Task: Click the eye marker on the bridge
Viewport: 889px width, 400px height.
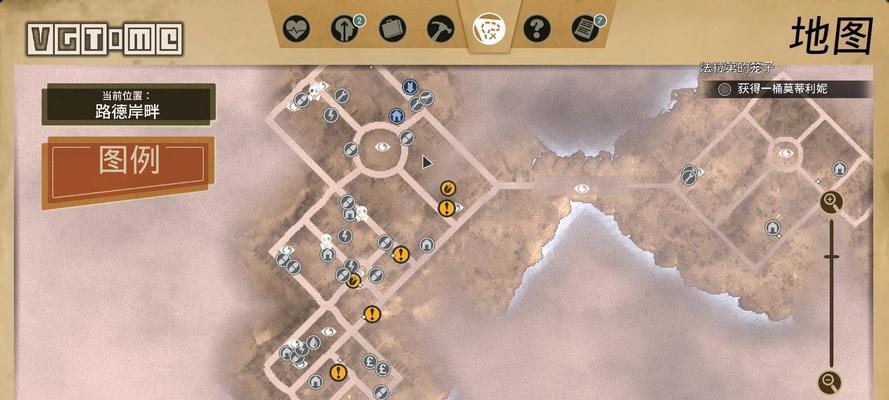Action: point(581,188)
